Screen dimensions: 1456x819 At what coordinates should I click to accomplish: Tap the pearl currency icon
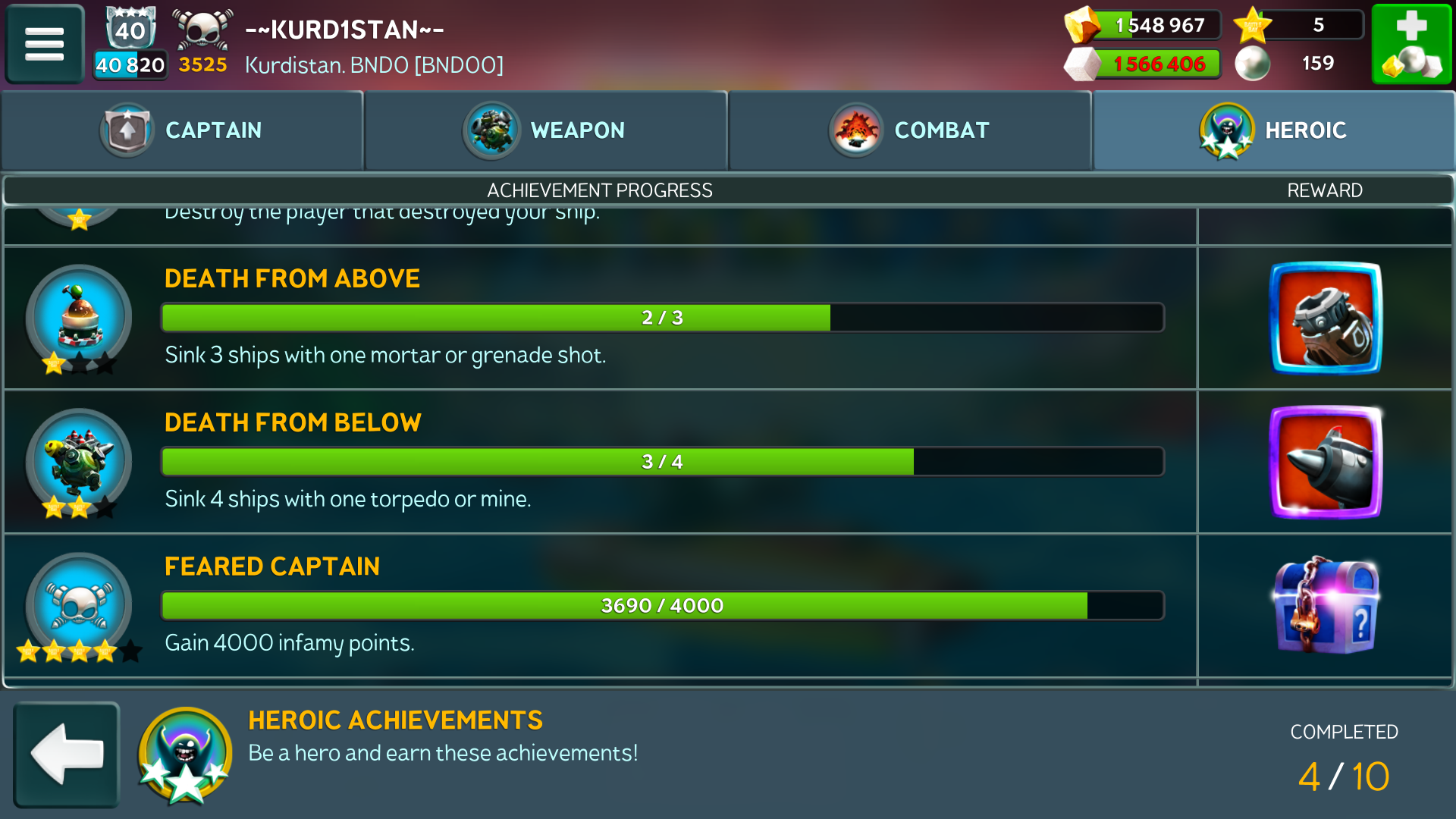(x=1253, y=64)
